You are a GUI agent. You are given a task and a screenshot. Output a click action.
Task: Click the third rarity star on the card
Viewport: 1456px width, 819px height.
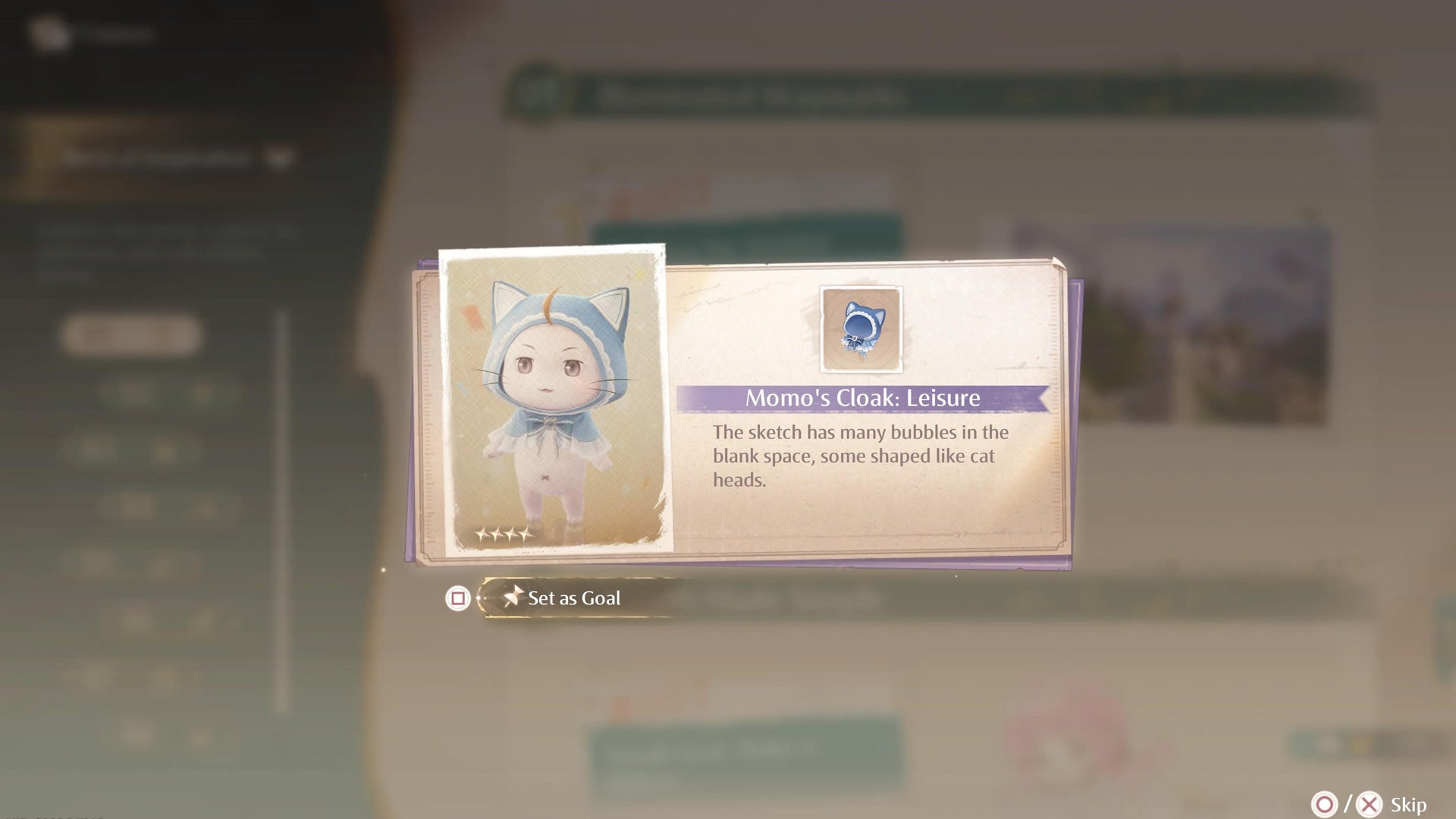click(514, 533)
